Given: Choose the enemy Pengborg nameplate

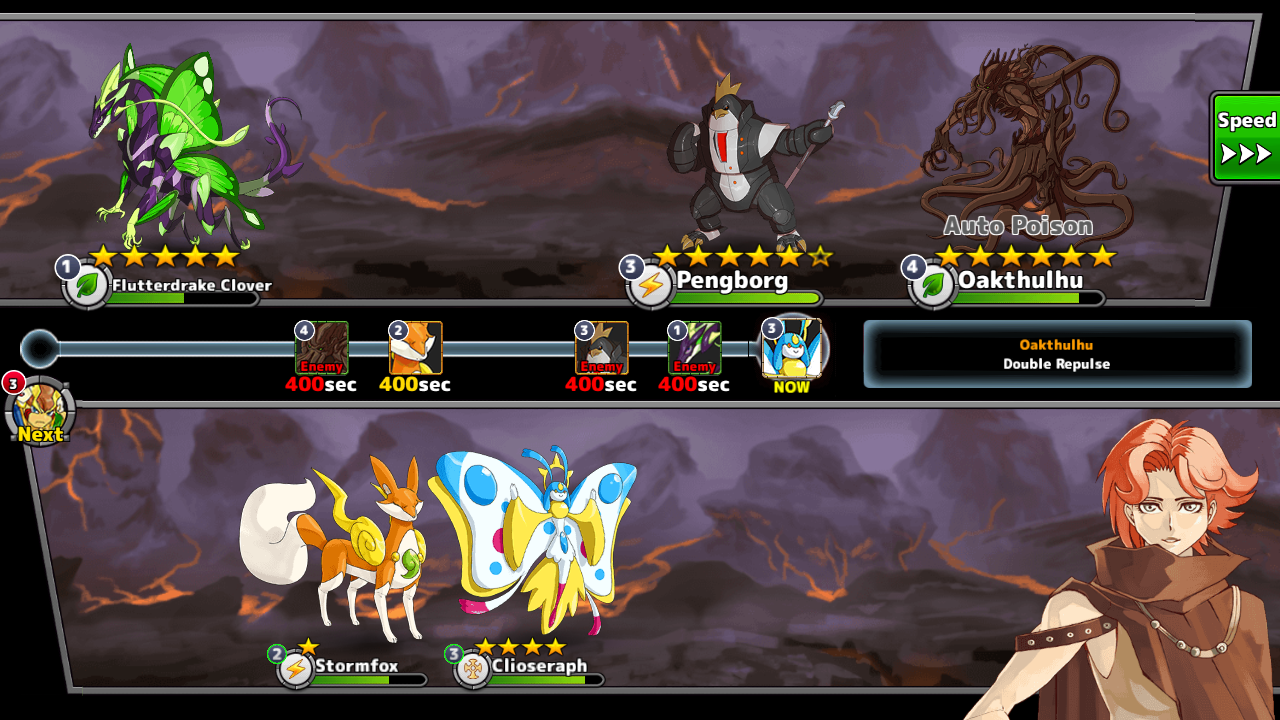Looking at the screenshot, I should coord(732,281).
